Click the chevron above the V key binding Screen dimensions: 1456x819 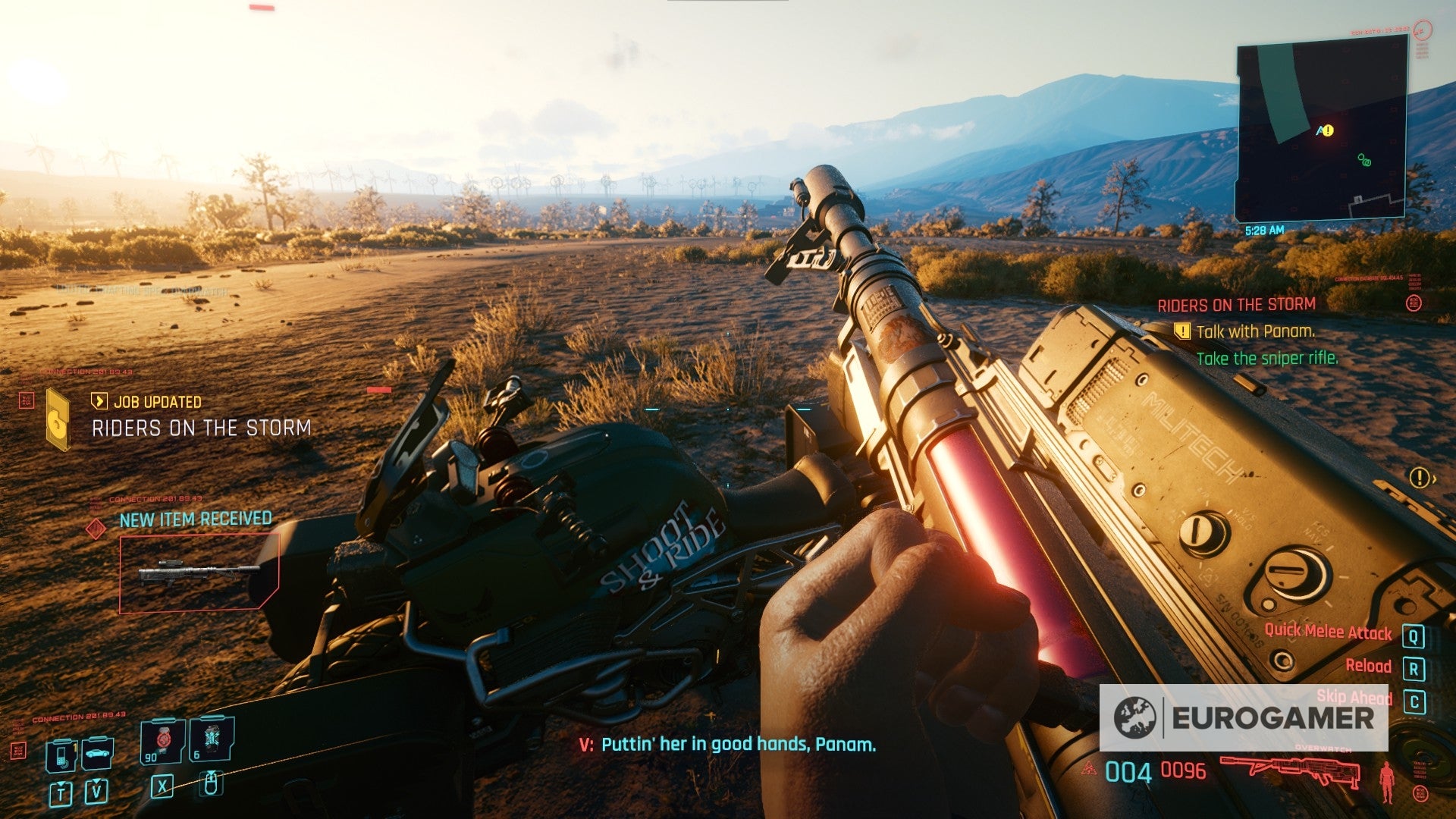point(96,780)
